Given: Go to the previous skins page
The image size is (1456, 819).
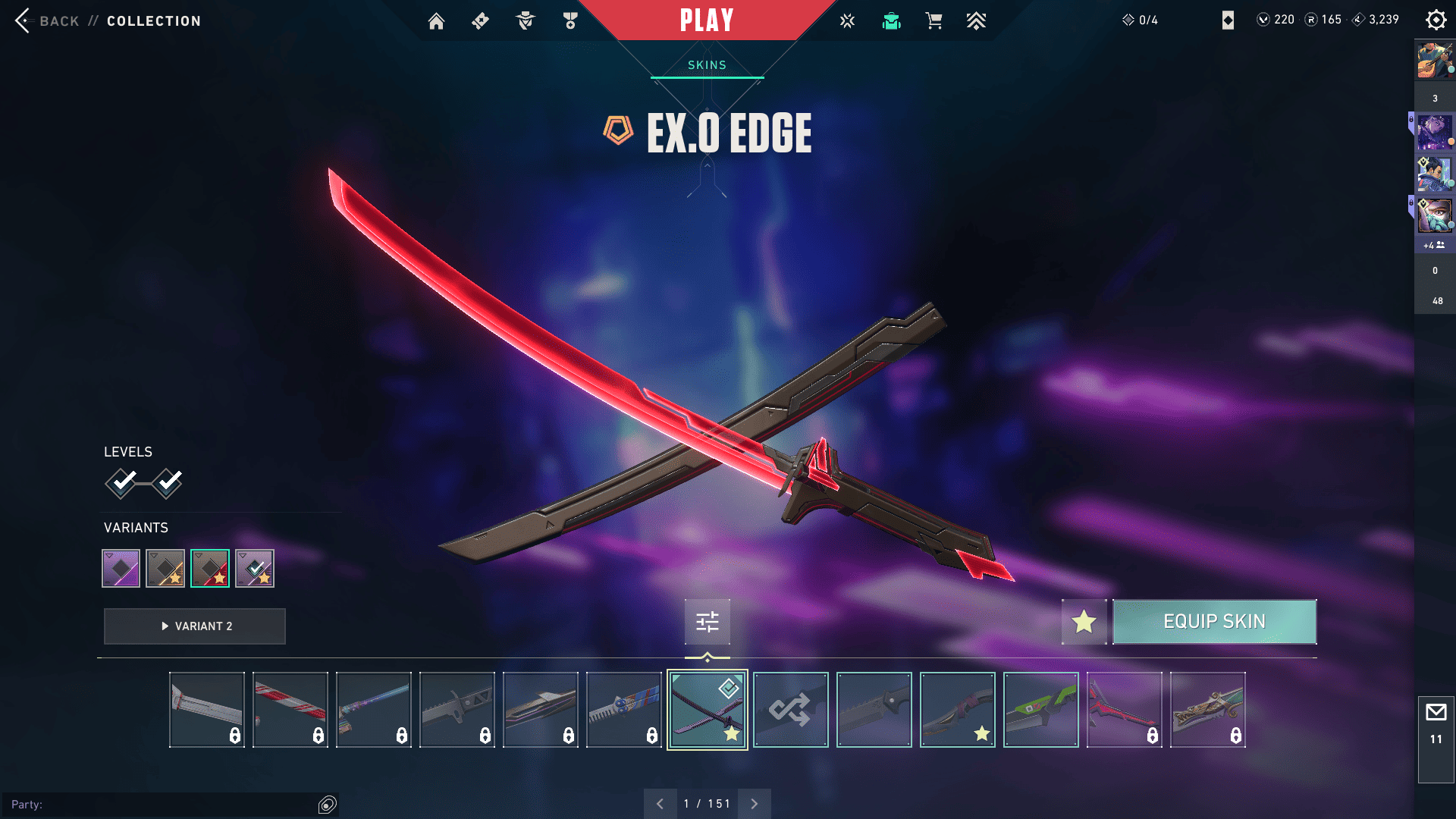Looking at the screenshot, I should point(661,804).
